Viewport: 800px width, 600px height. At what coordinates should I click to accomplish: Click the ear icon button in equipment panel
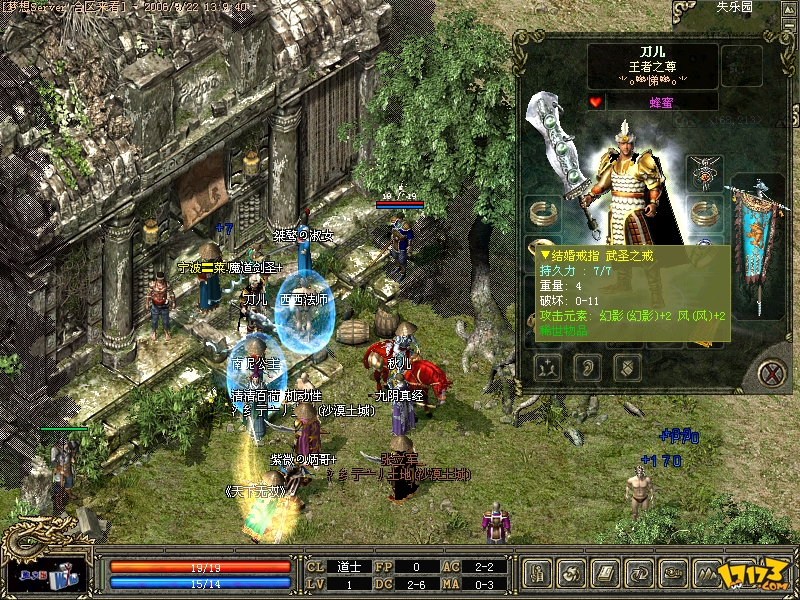click(x=588, y=367)
